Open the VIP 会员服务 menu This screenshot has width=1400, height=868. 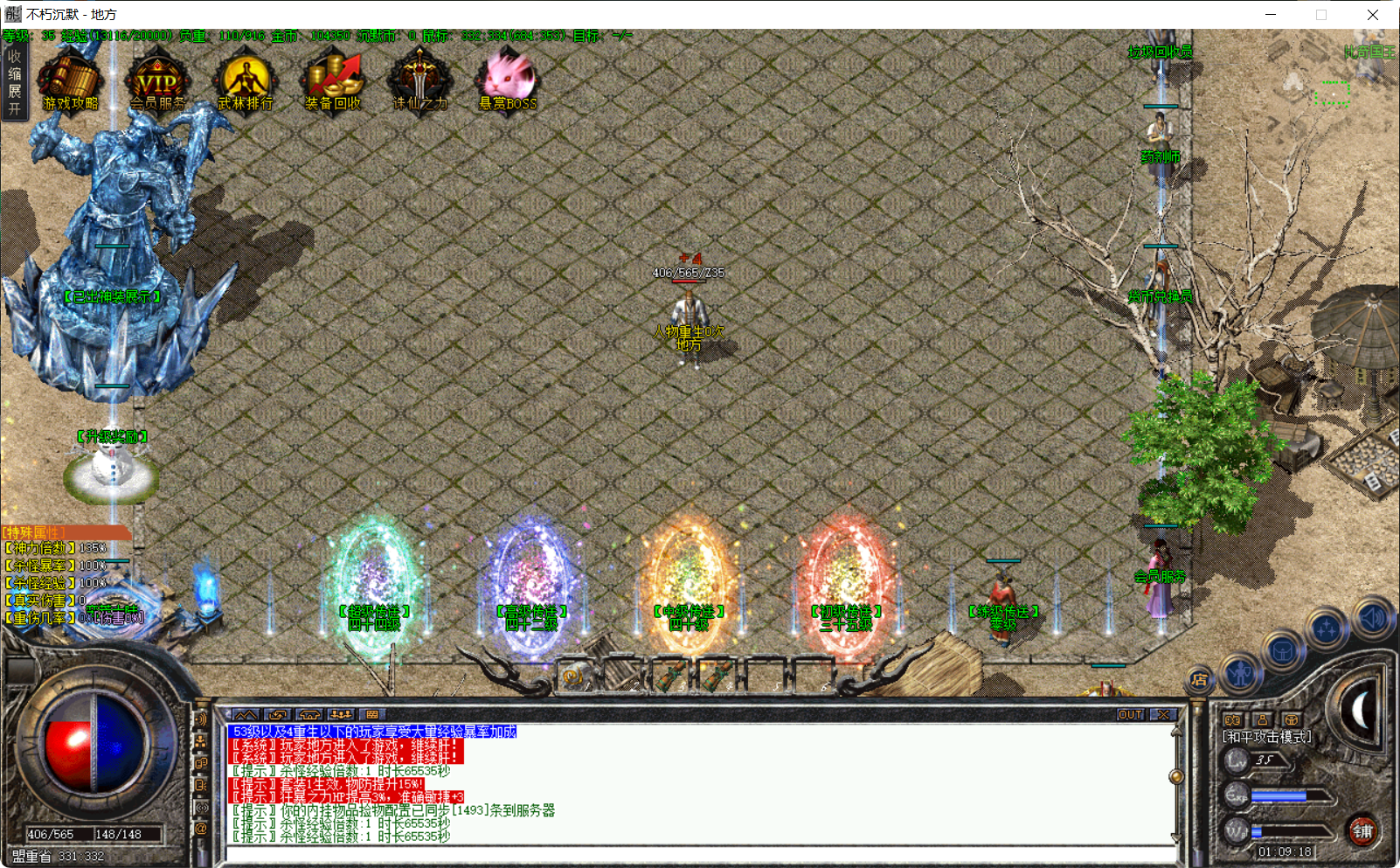pos(158,81)
